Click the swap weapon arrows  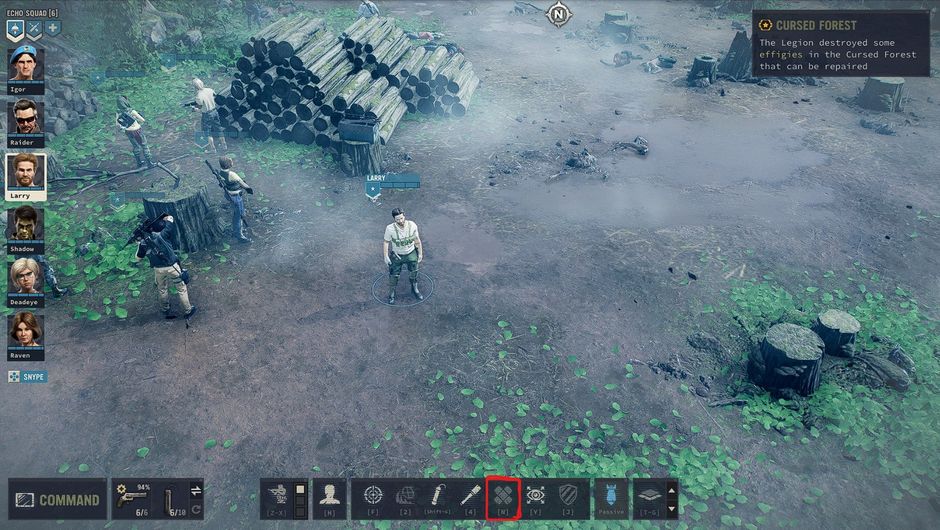point(196,489)
